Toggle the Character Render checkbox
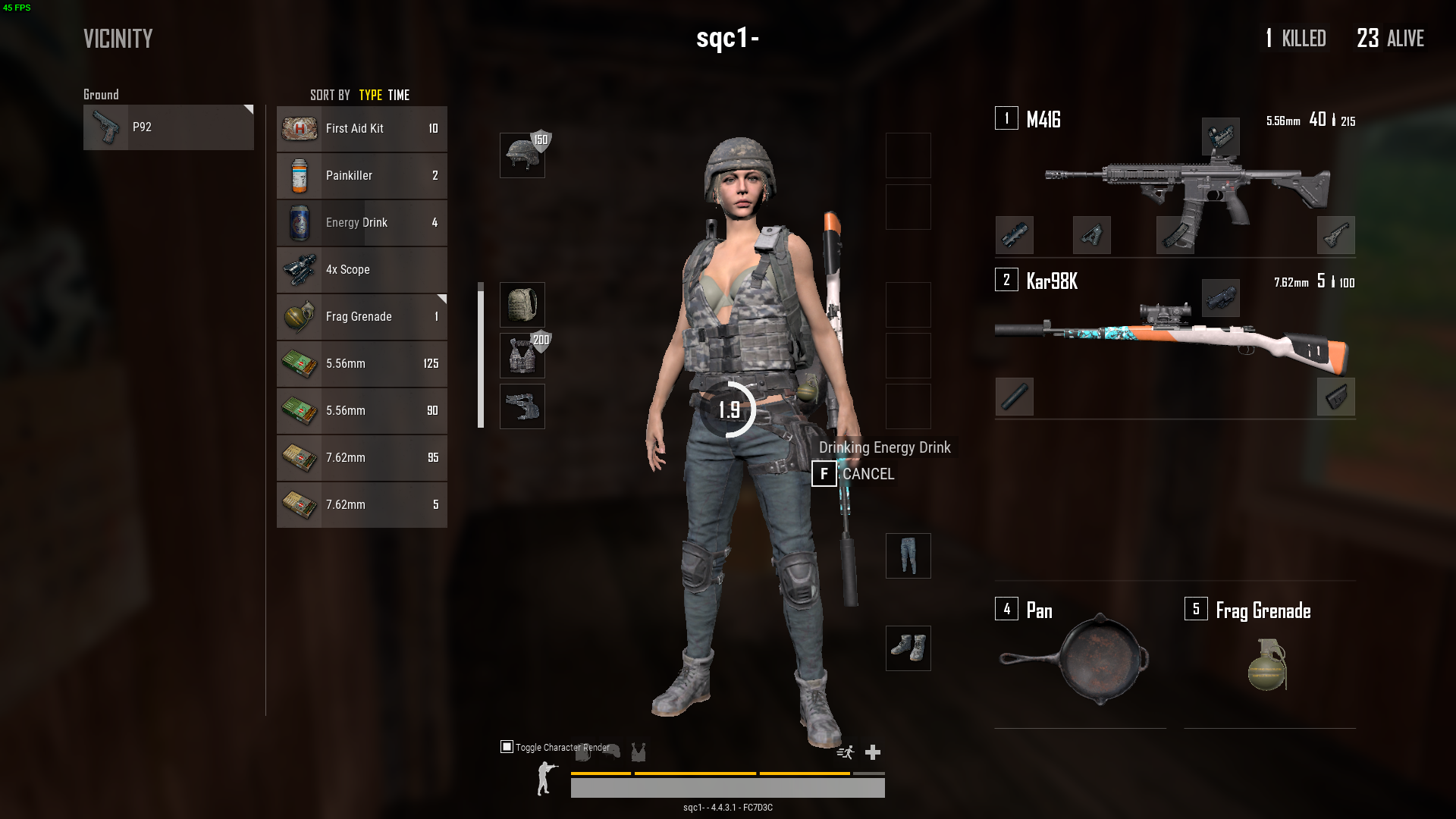Screen dimensions: 1456x819 coord(507,747)
